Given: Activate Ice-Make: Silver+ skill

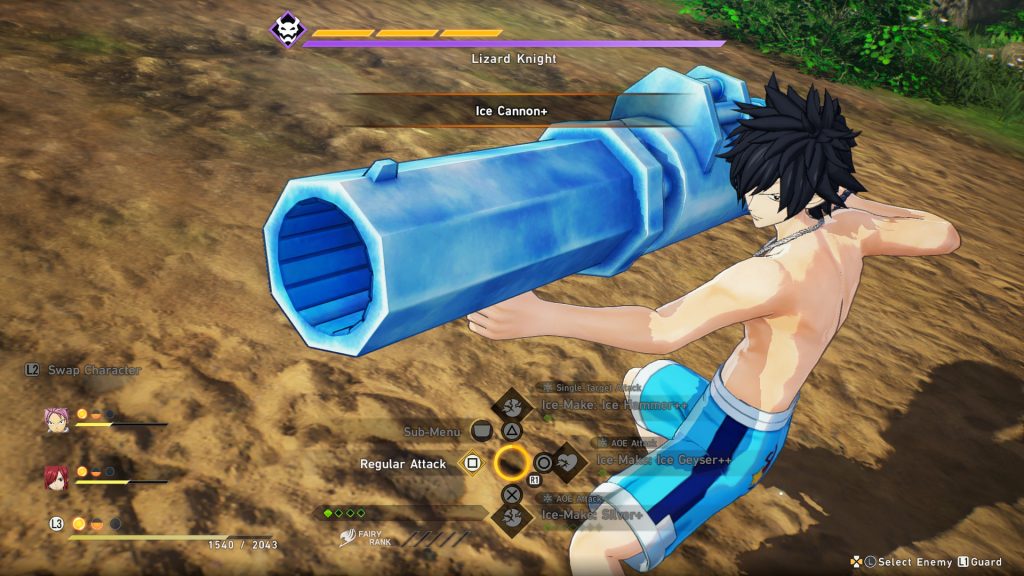Looking at the screenshot, I should (x=512, y=516).
